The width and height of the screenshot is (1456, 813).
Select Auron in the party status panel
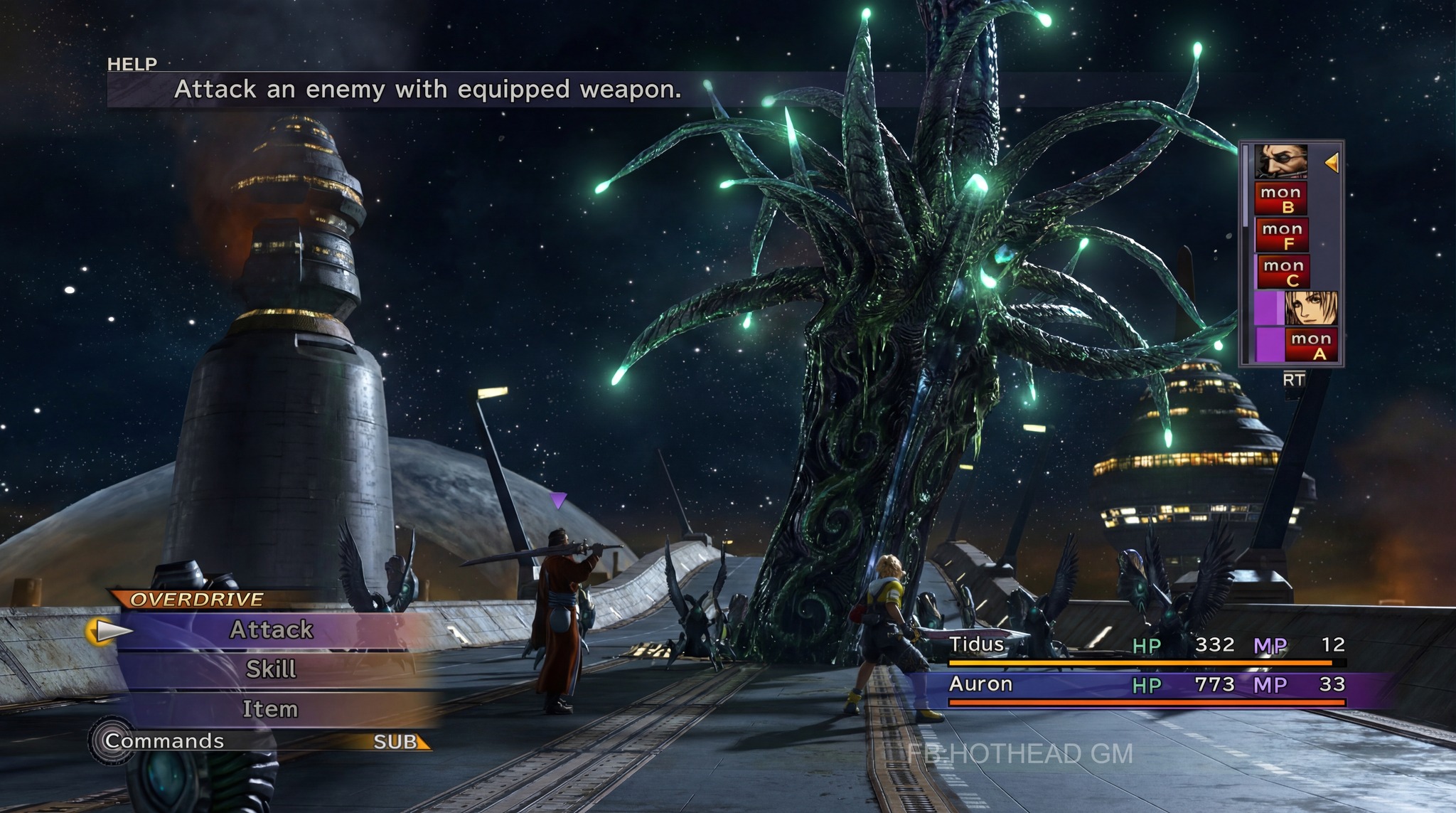coord(980,684)
